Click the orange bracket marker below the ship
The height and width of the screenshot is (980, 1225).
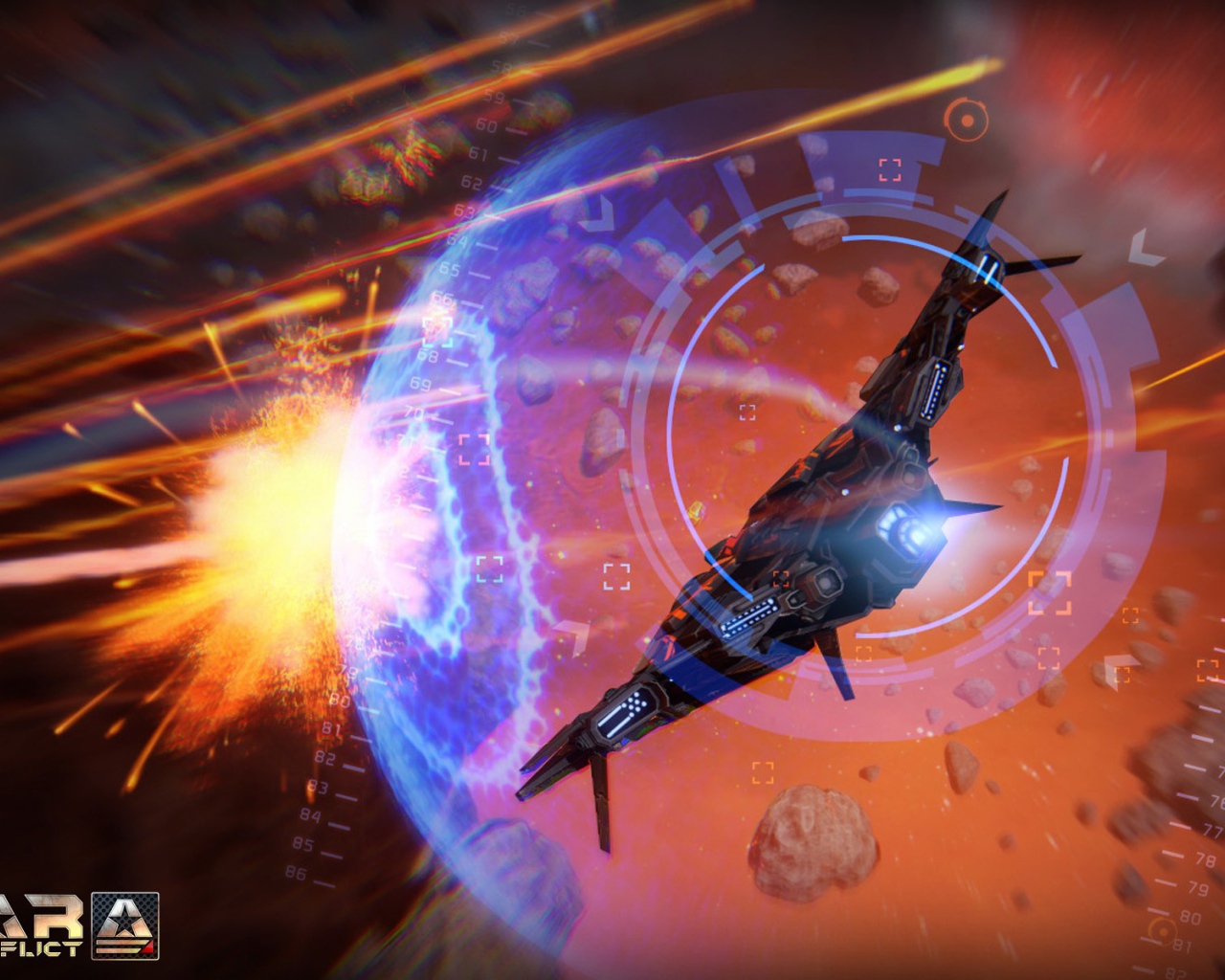pyautogui.click(x=763, y=772)
